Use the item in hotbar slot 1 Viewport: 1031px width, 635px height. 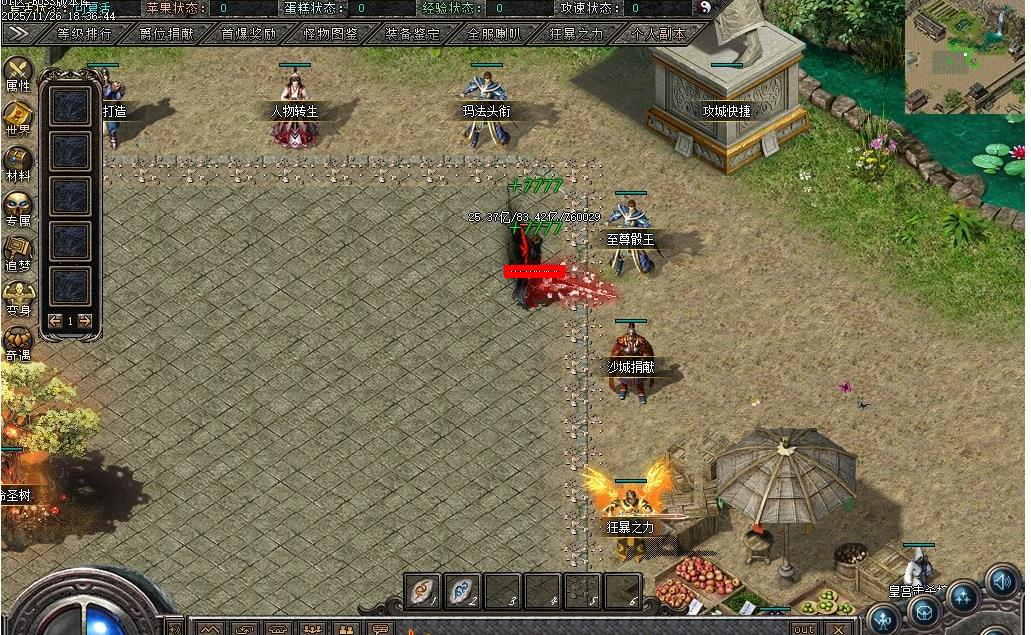point(423,590)
